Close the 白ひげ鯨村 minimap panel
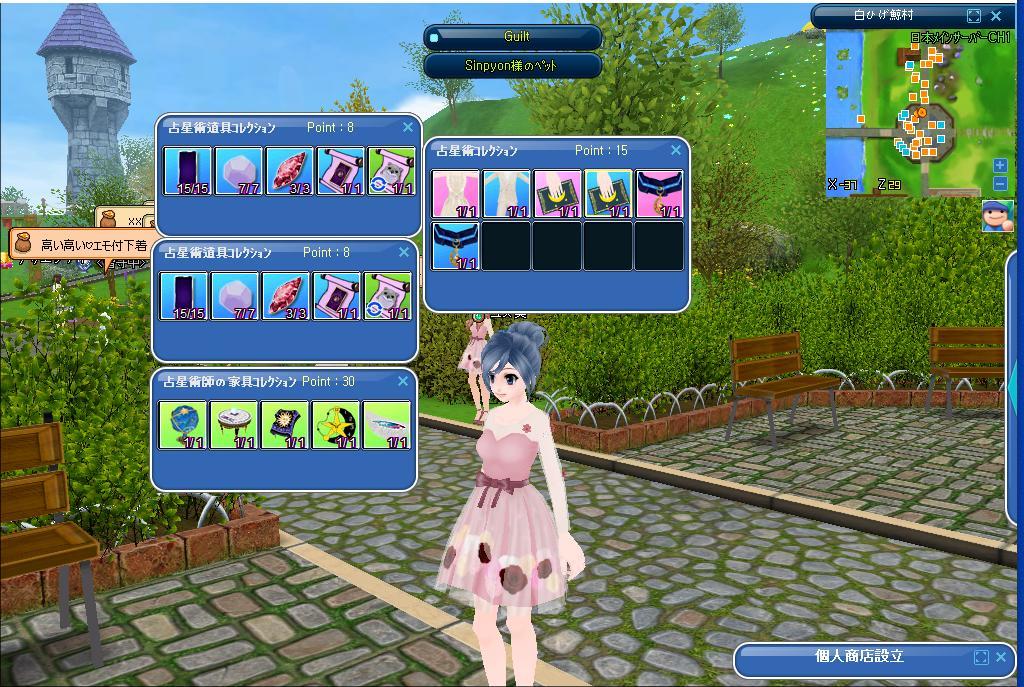 (x=996, y=16)
